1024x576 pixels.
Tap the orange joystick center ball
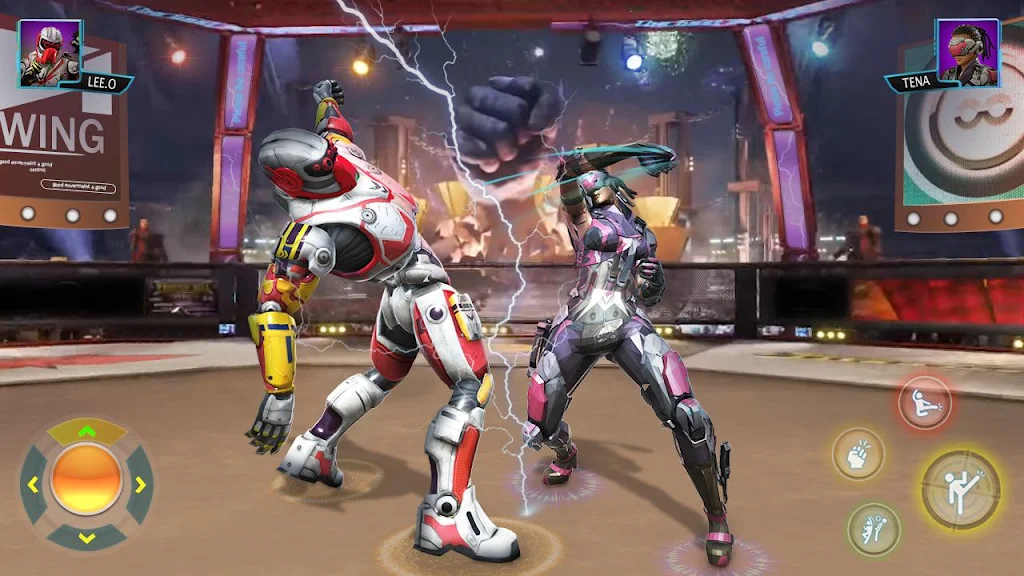coord(87,481)
